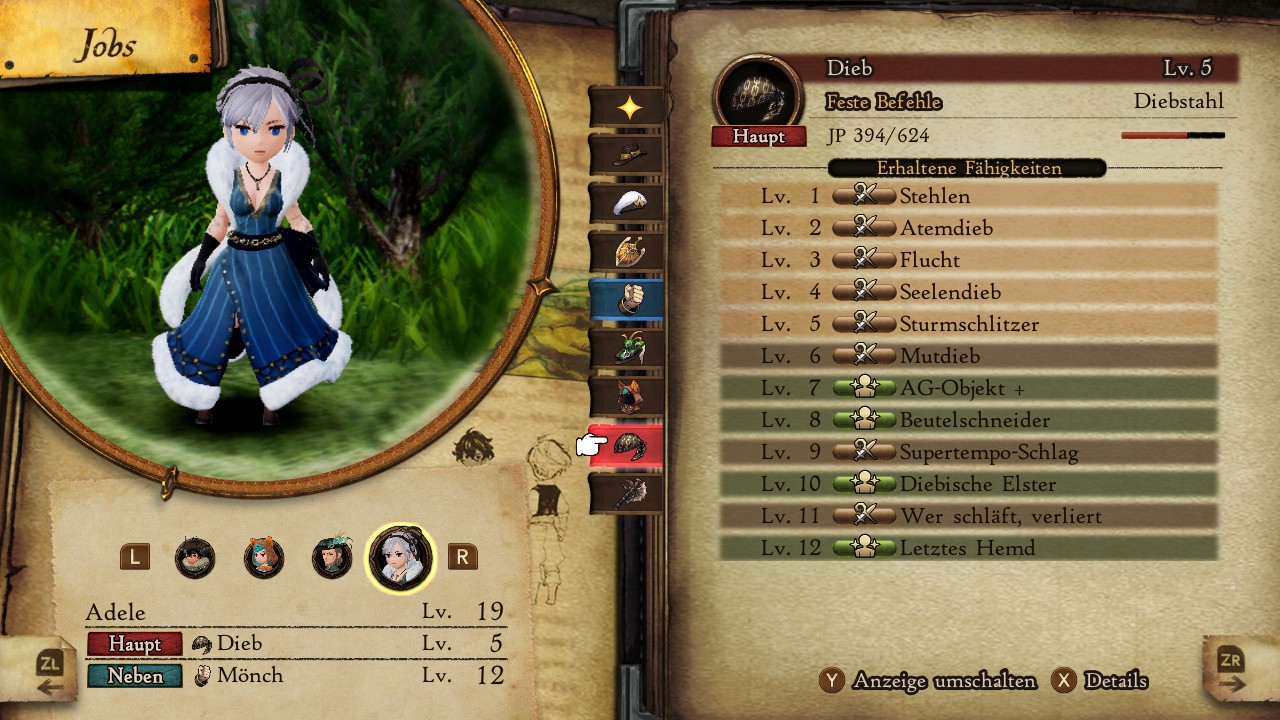Select Adele's silver-haired portrait
This screenshot has width=1280, height=720.
pos(401,557)
